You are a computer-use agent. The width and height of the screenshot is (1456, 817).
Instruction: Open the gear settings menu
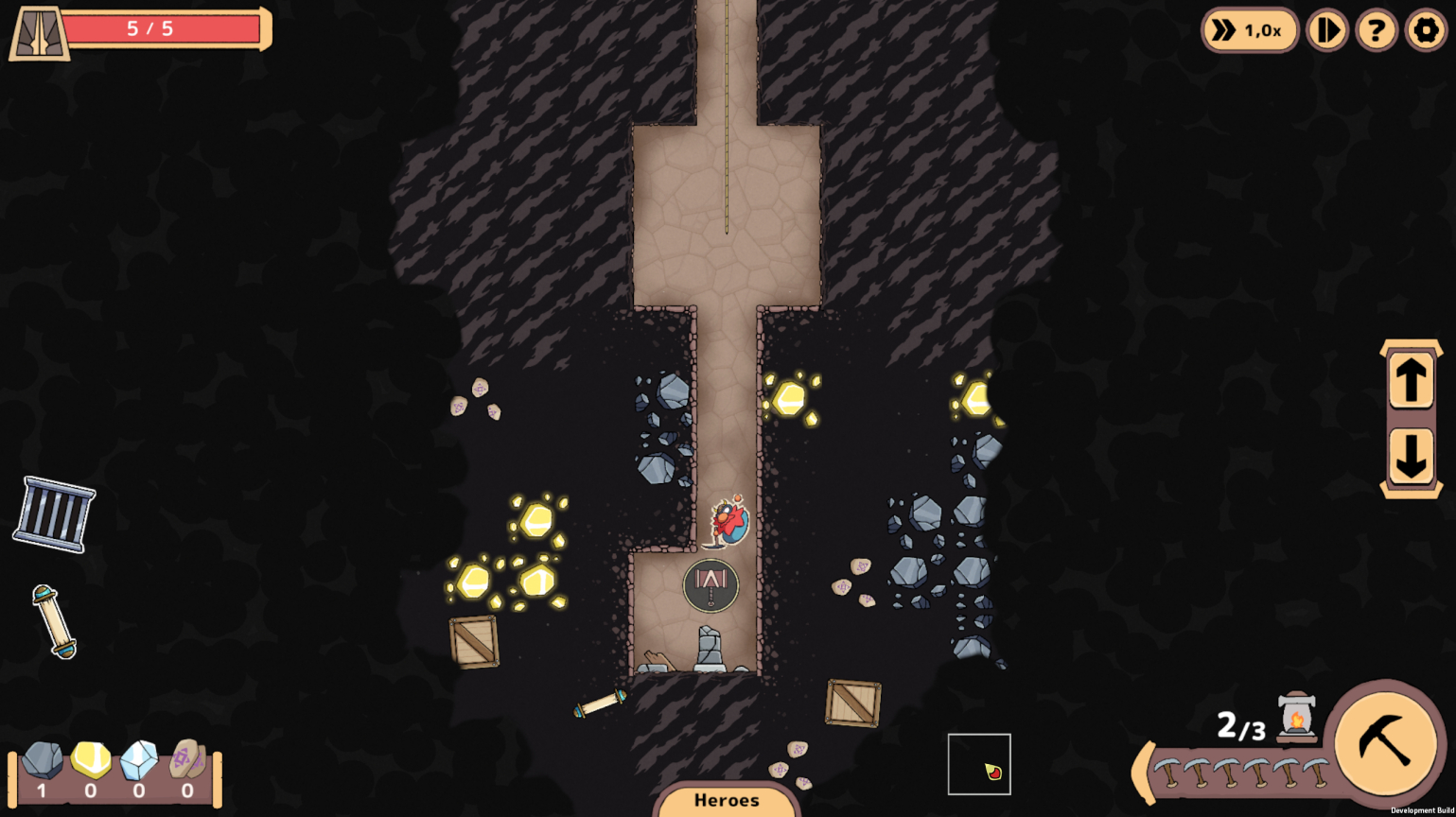point(1425,30)
